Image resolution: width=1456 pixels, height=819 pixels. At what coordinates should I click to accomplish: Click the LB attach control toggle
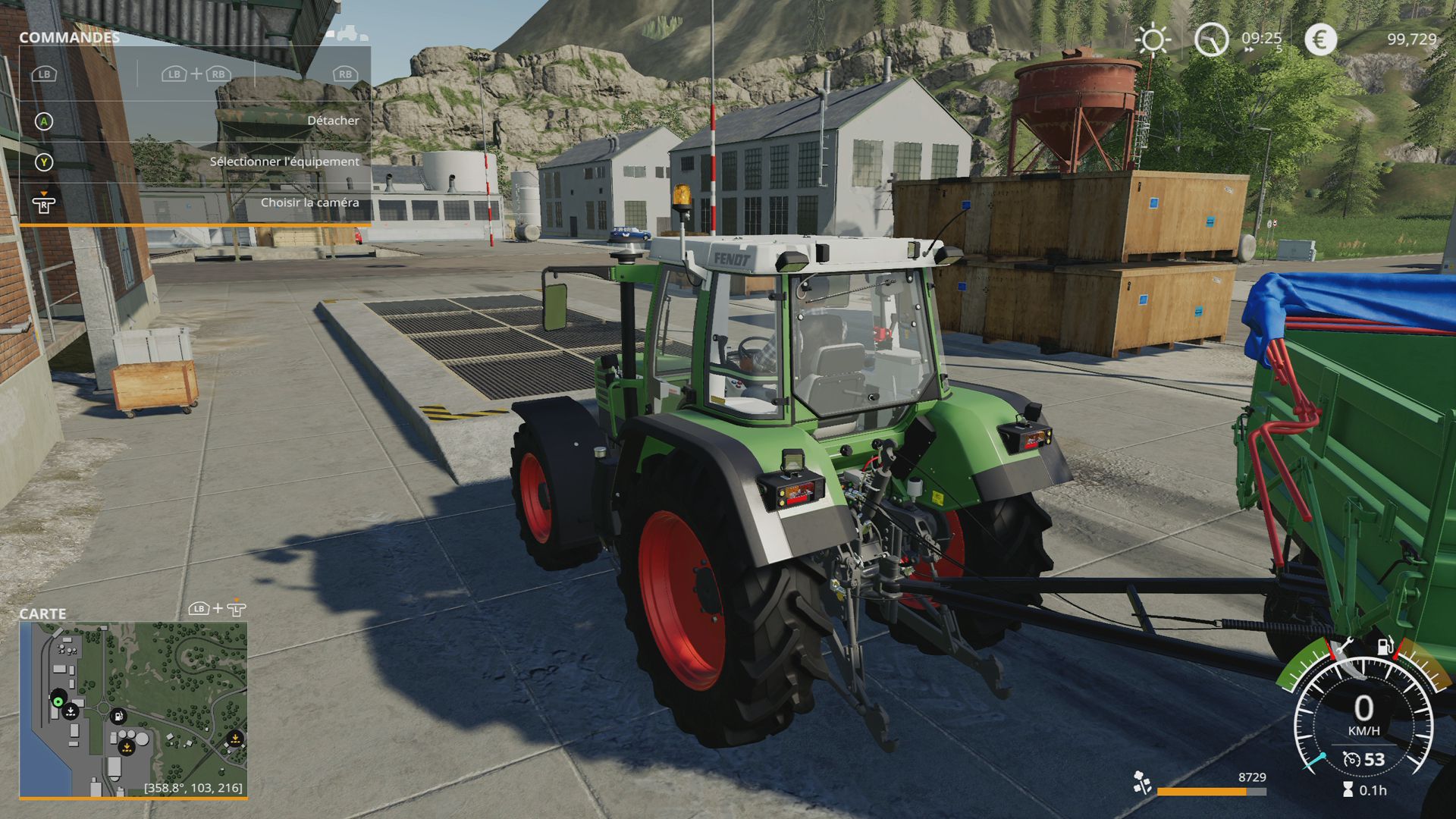(43, 74)
